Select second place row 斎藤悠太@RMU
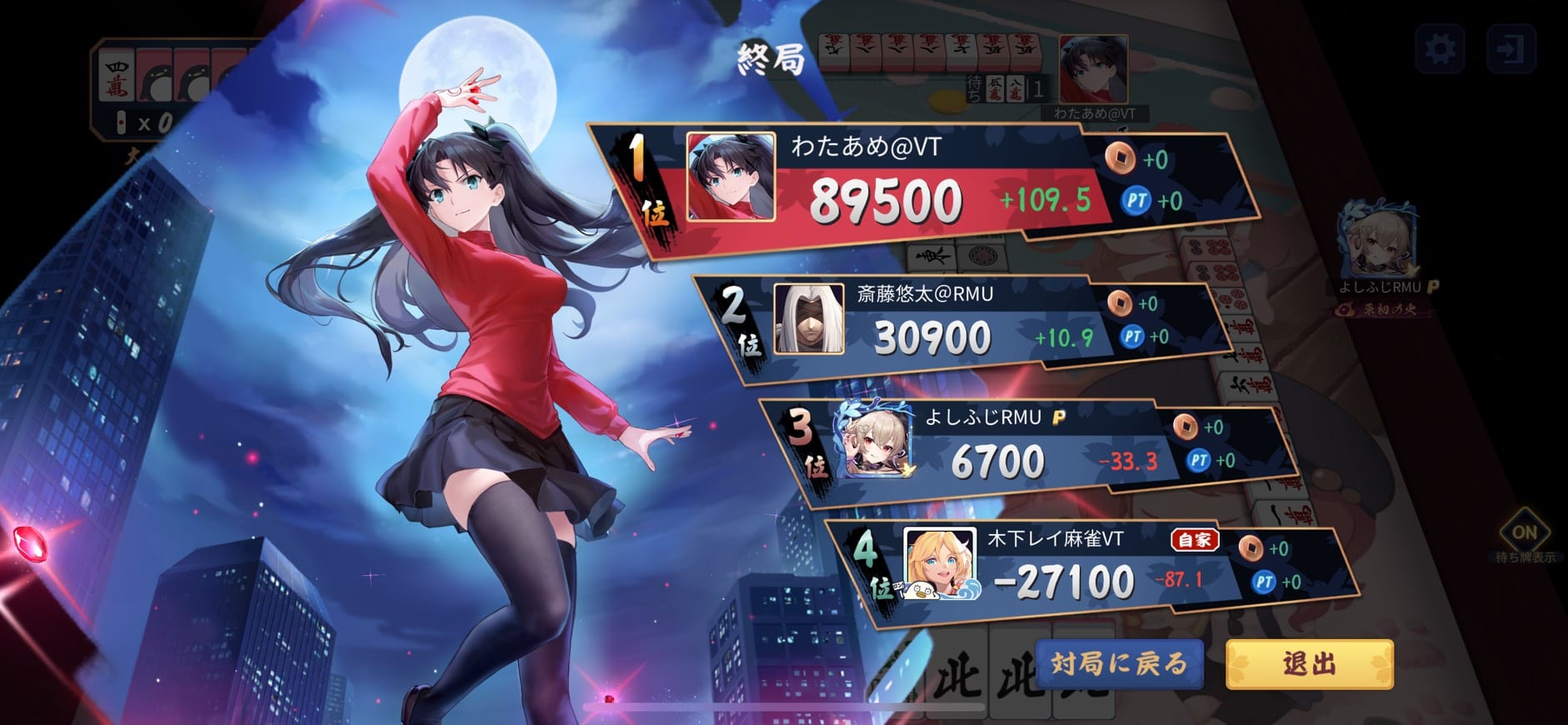The image size is (1568, 725). (950, 325)
